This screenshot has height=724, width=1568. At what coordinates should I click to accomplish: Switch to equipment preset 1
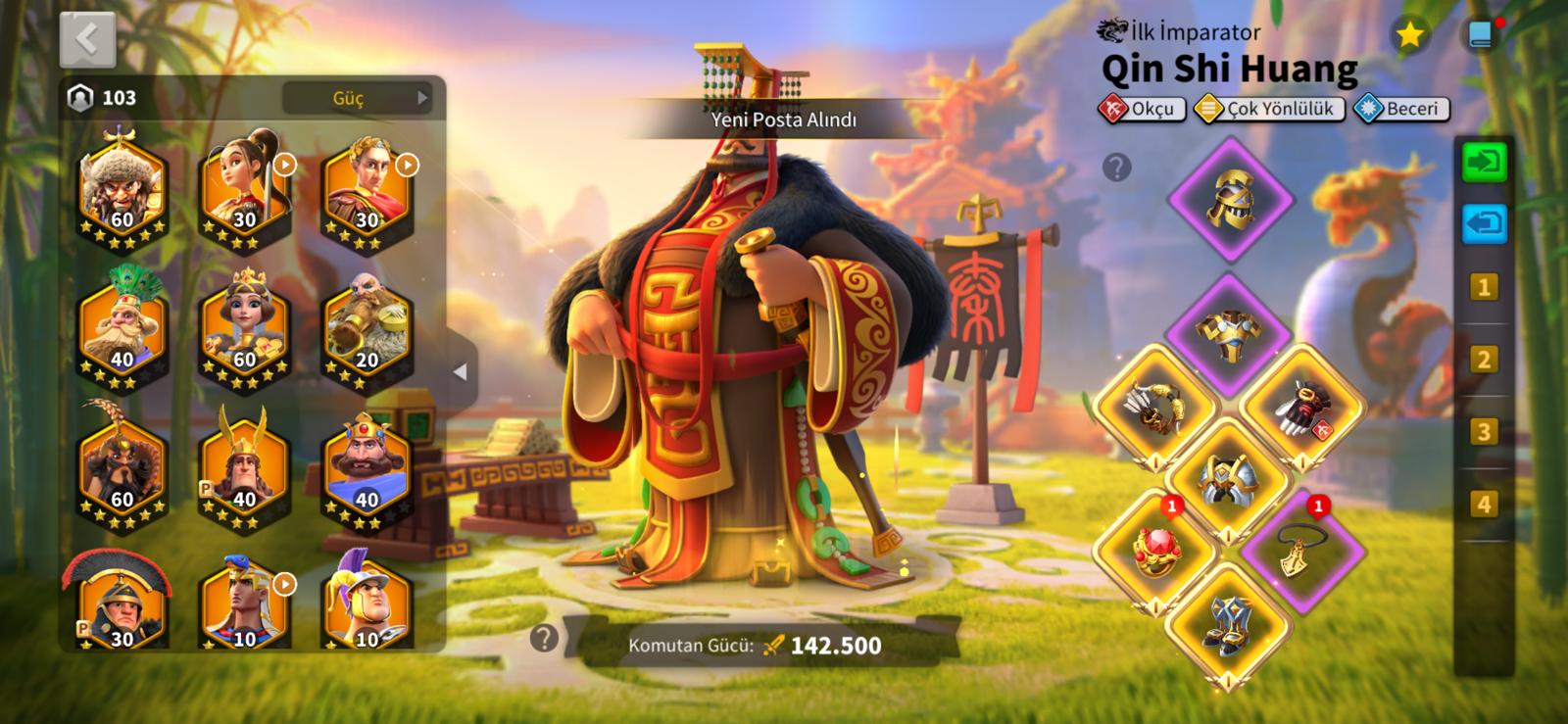(1483, 287)
